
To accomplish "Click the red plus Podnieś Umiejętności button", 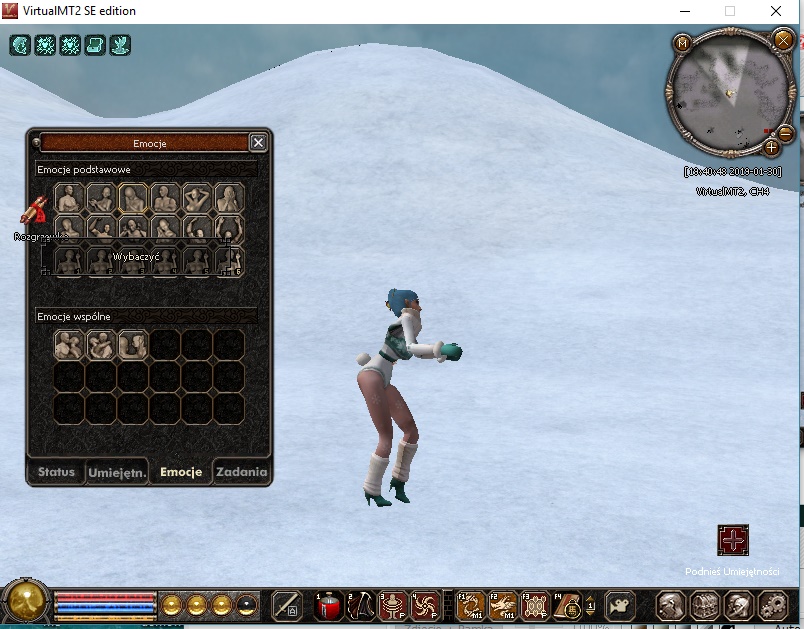I will (733, 541).
